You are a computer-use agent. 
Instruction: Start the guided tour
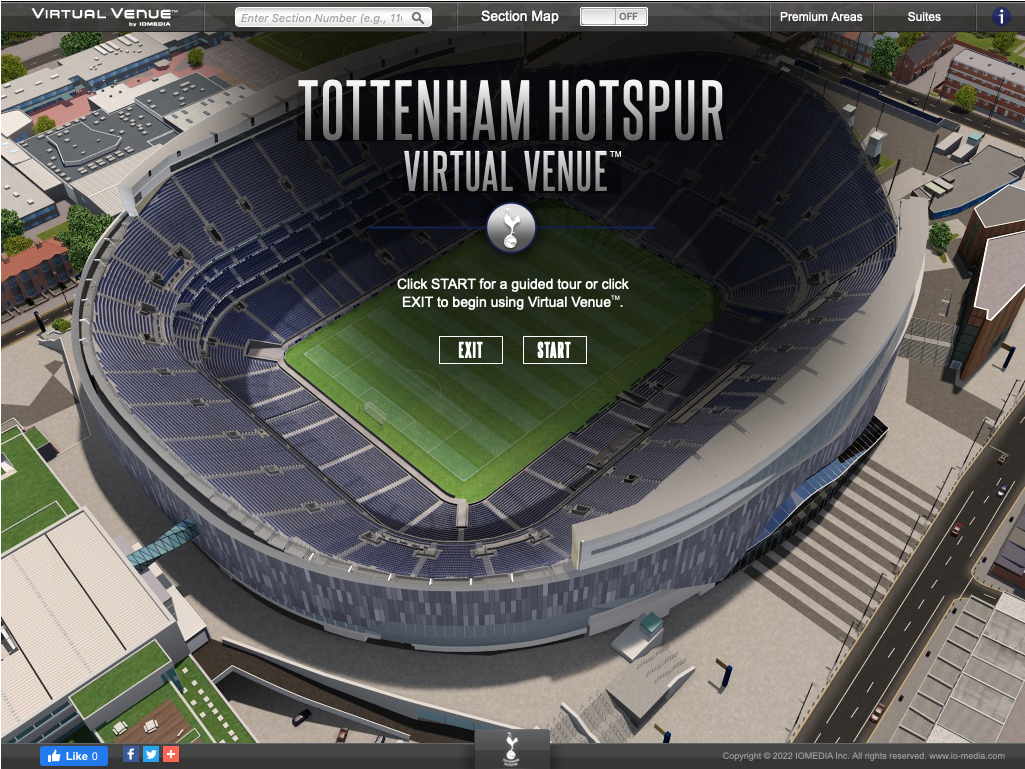pos(554,350)
